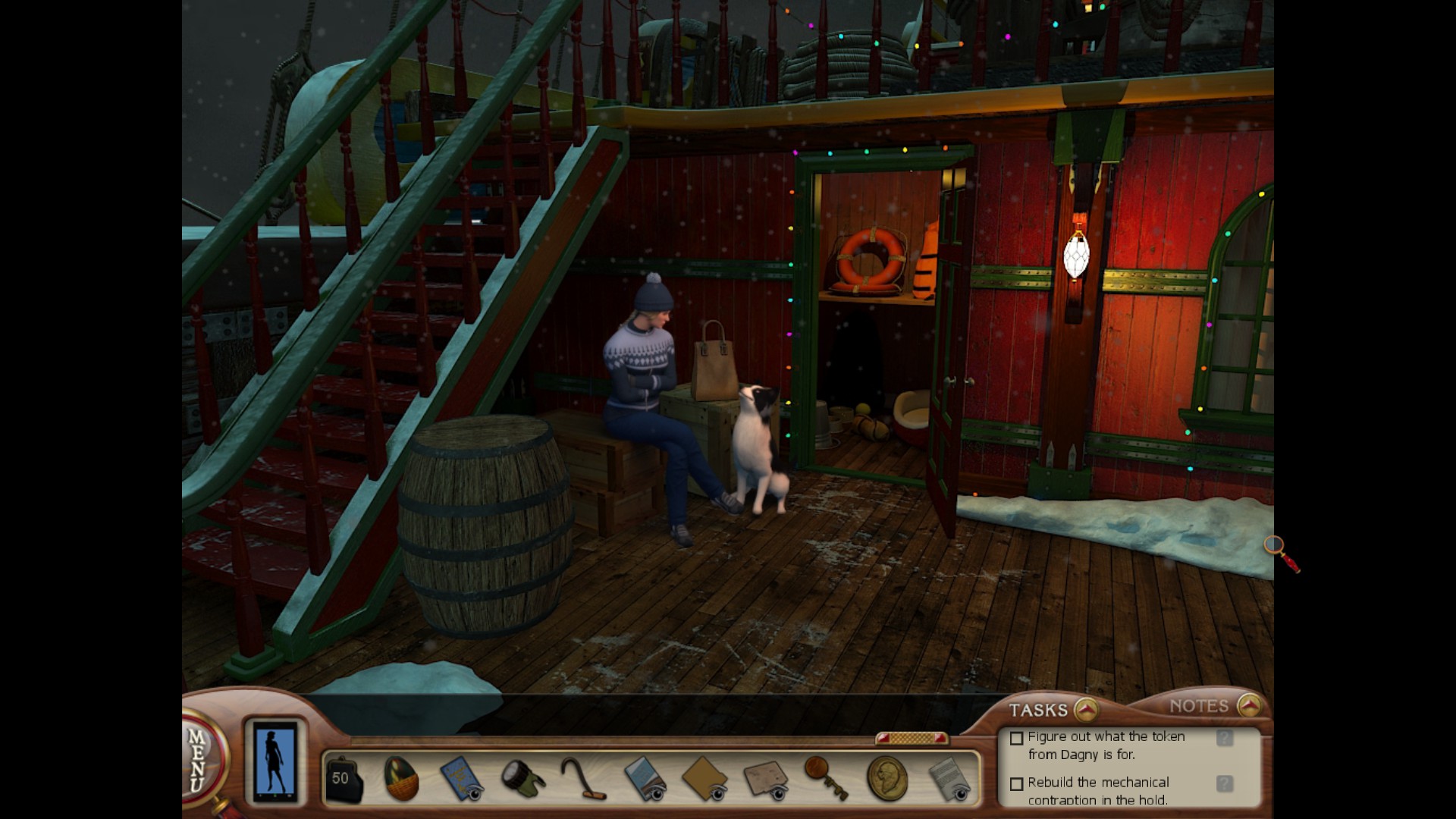Select the coin purse showing 50
The width and height of the screenshot is (1456, 819).
343,780
